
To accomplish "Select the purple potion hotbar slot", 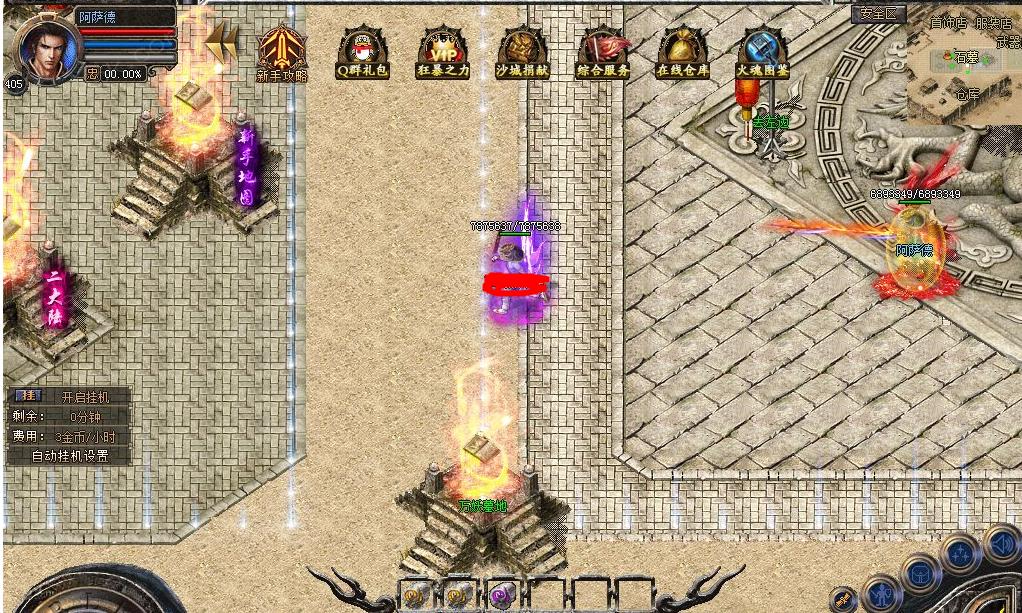I will click(501, 594).
